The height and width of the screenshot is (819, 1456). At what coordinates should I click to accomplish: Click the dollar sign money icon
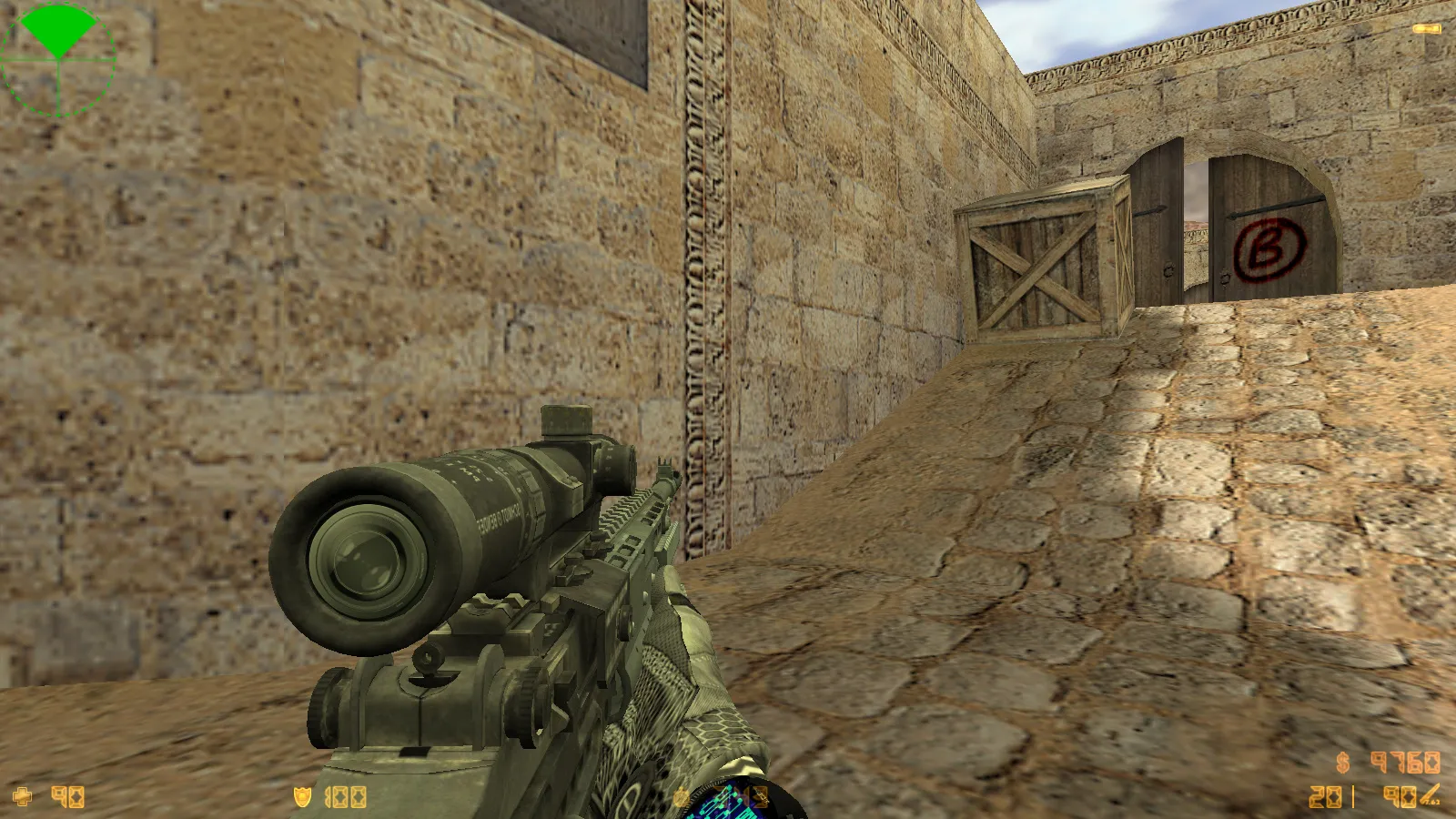[x=1343, y=763]
